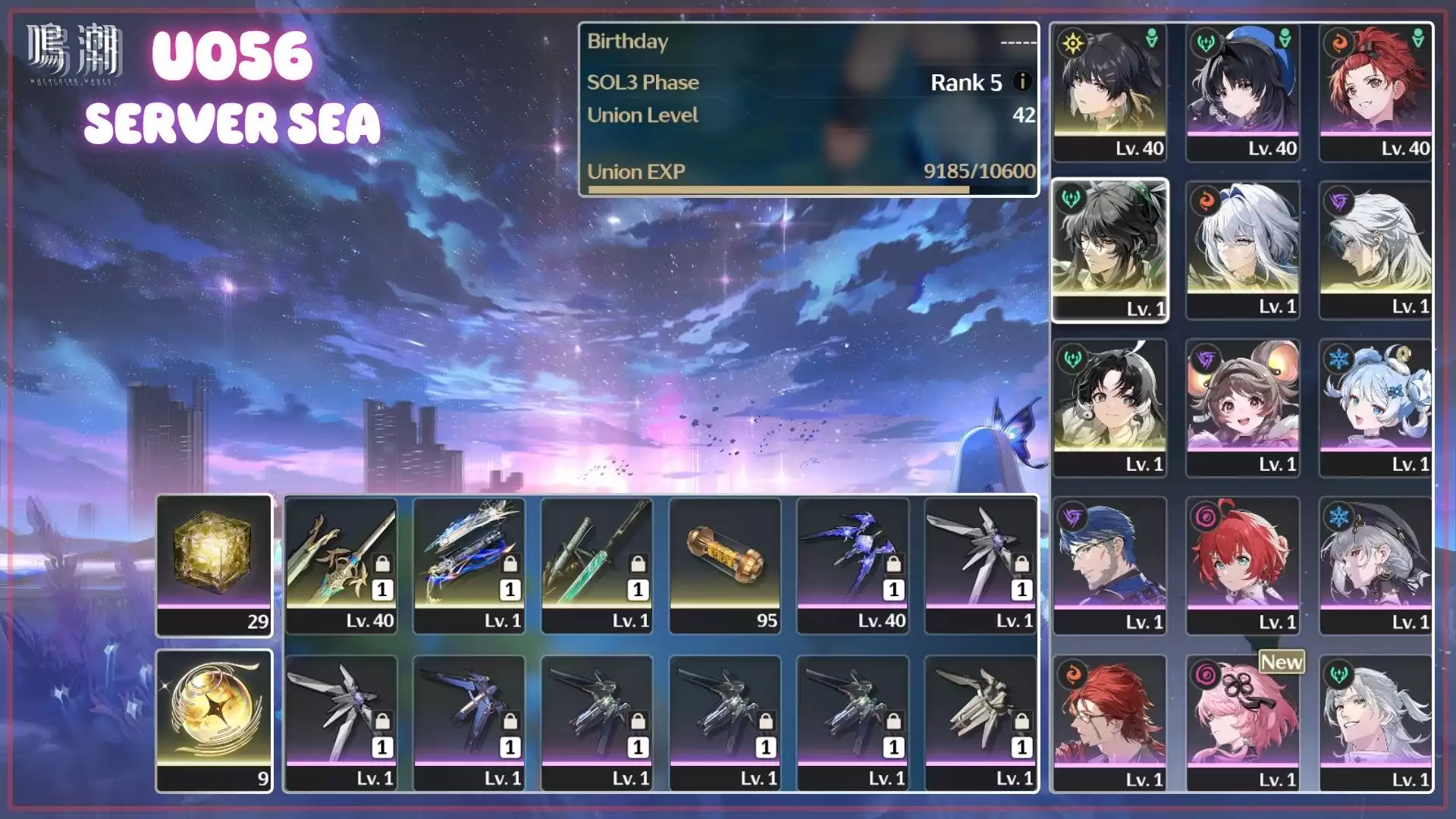This screenshot has width=1456, height=819.
Task: Choose the red-haired Fusion man with glasses
Action: click(x=1109, y=723)
